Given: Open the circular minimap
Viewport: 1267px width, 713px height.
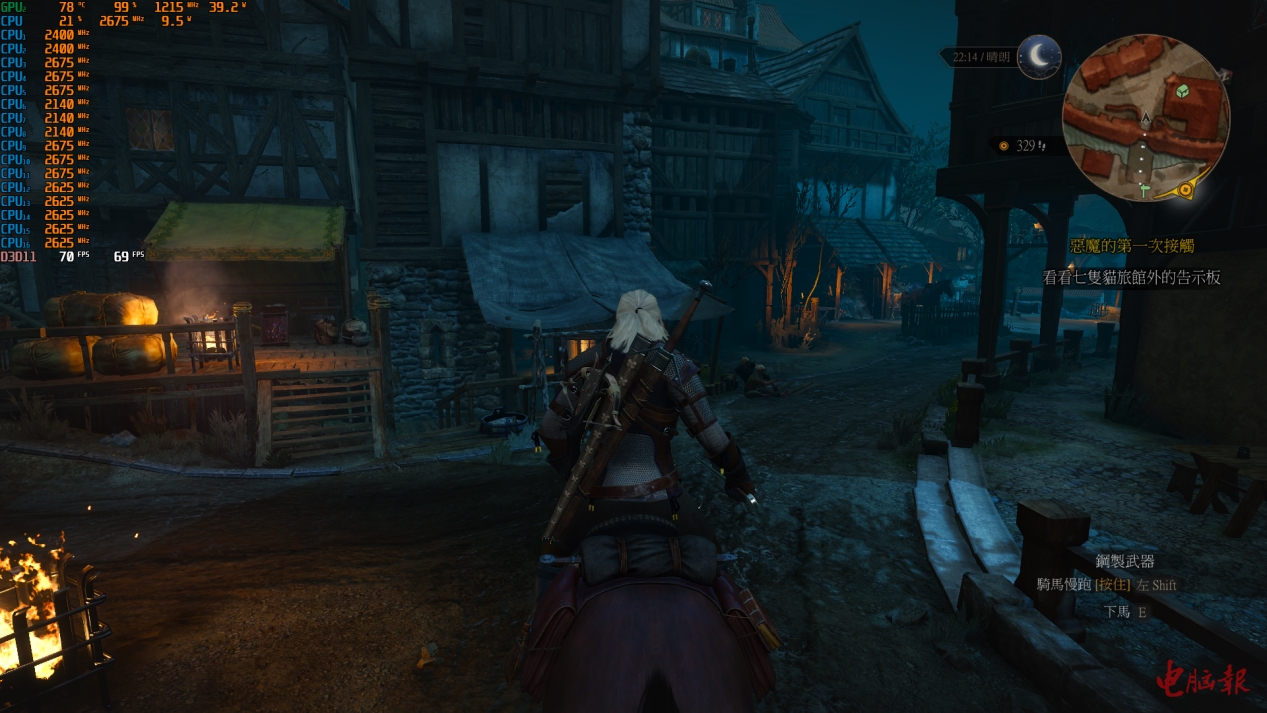Looking at the screenshot, I should tap(1145, 118).
